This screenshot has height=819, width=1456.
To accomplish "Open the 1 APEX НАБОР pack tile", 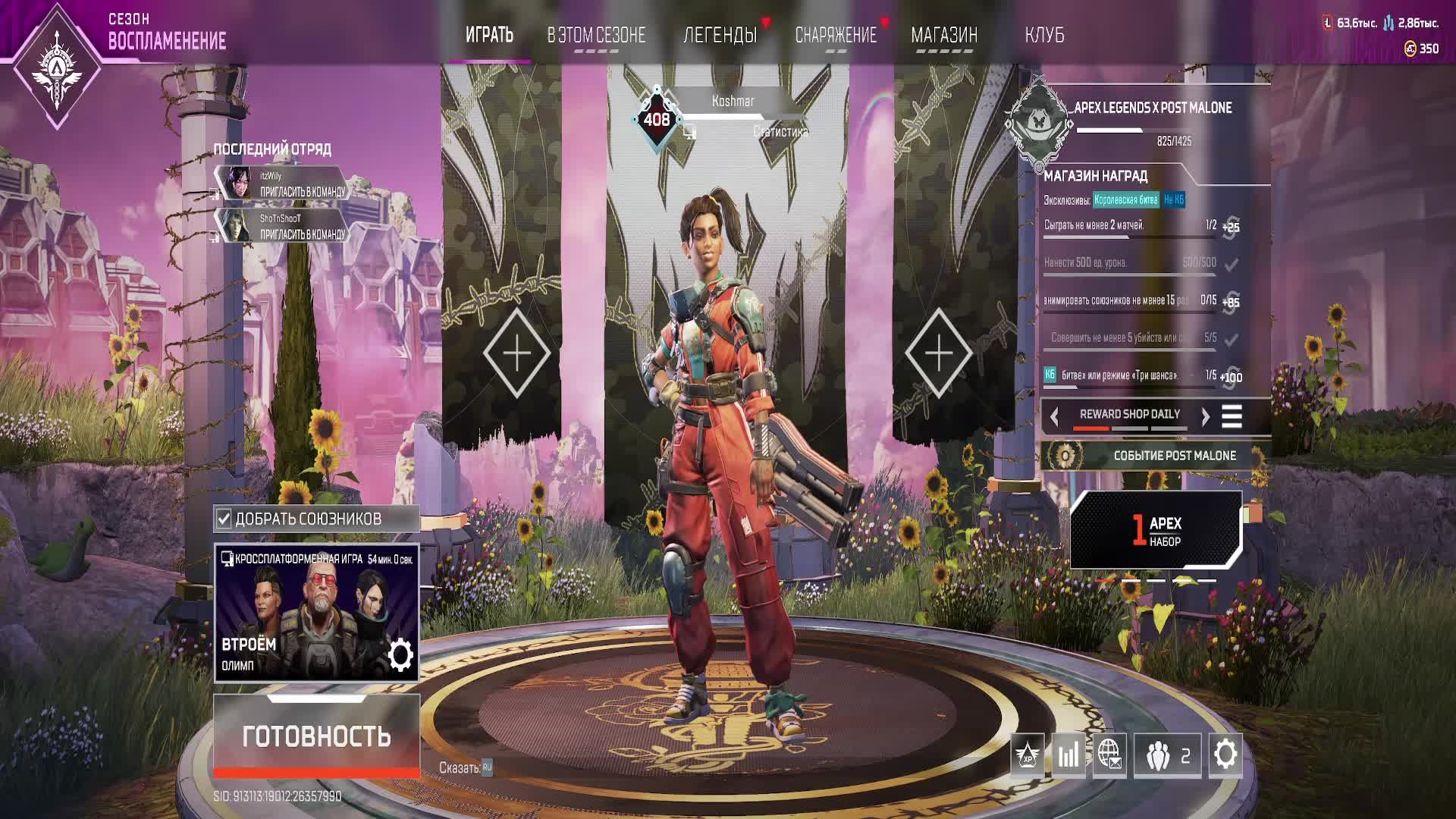I will point(1156,530).
